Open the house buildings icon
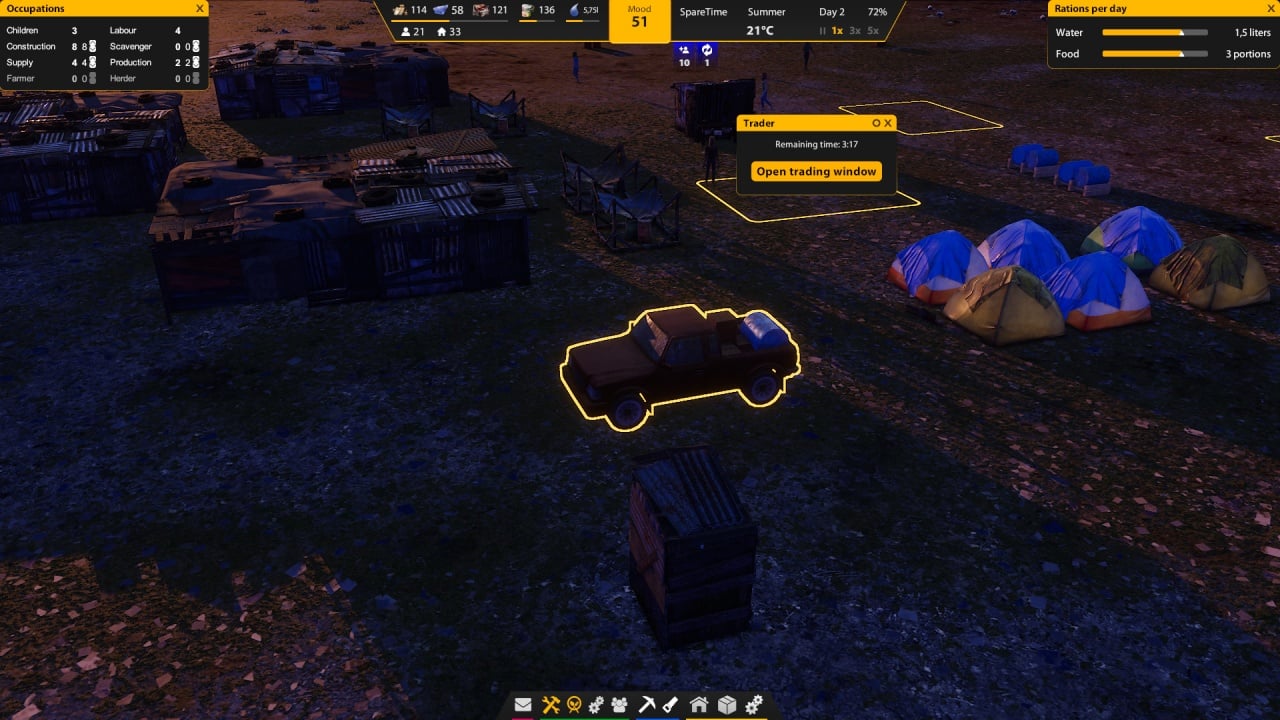 [x=699, y=705]
